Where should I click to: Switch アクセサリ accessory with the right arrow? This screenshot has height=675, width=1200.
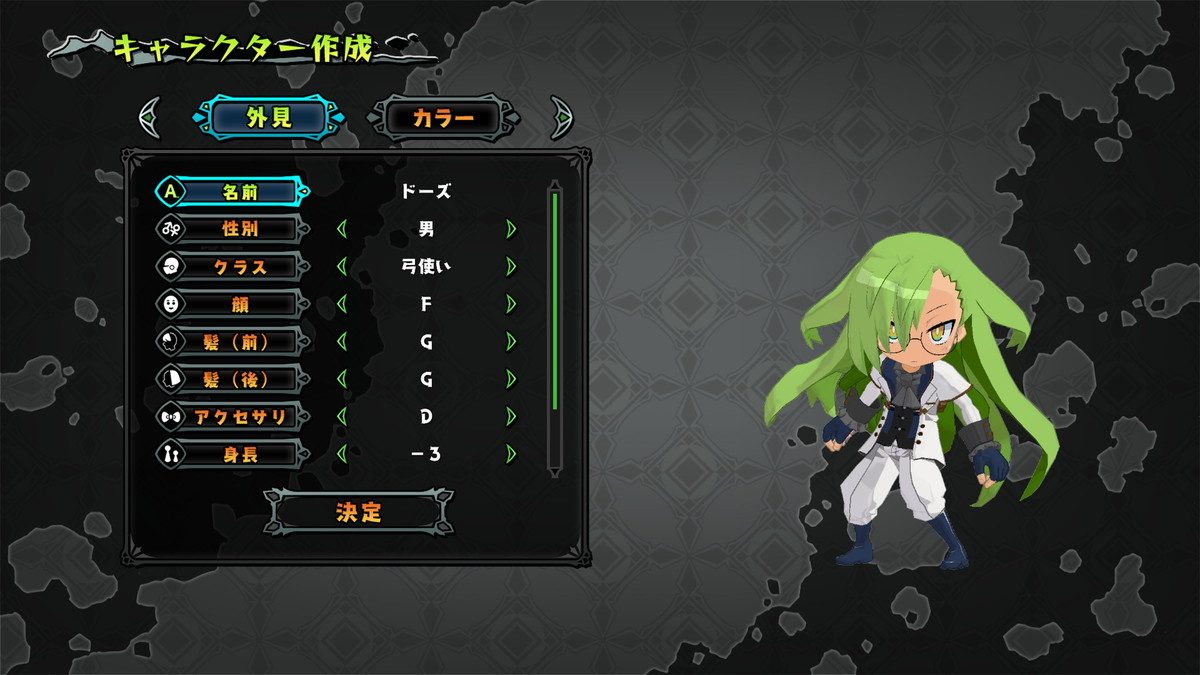[x=512, y=416]
